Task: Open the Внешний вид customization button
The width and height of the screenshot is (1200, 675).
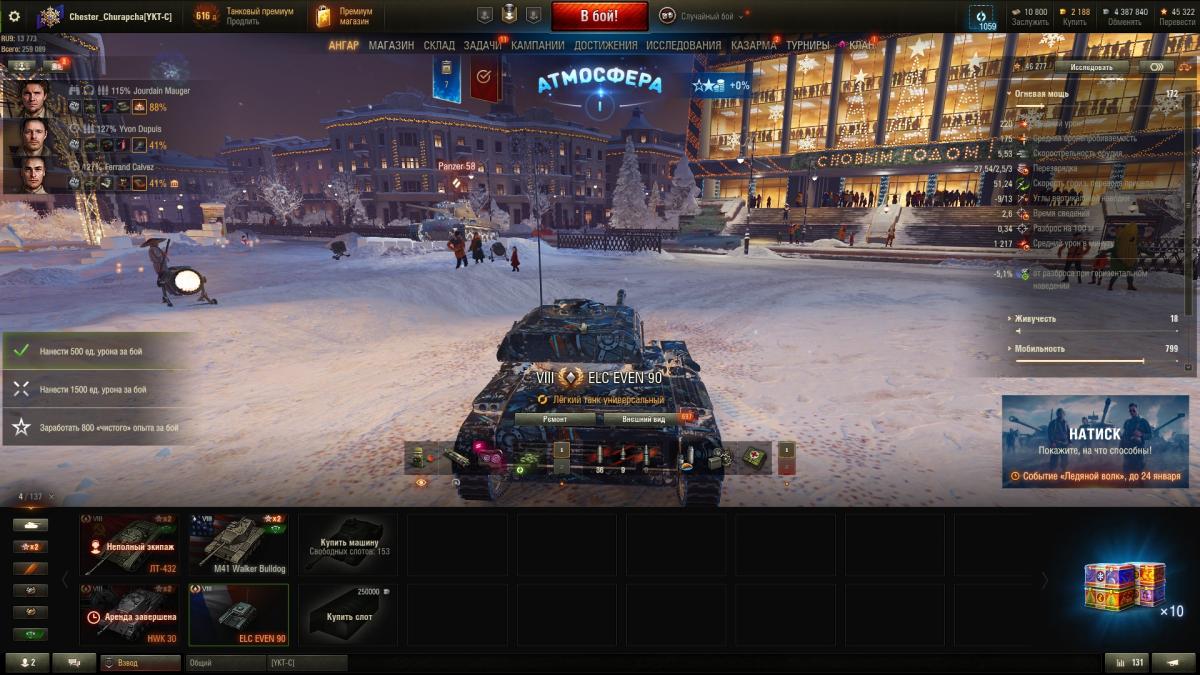Action: (644, 419)
